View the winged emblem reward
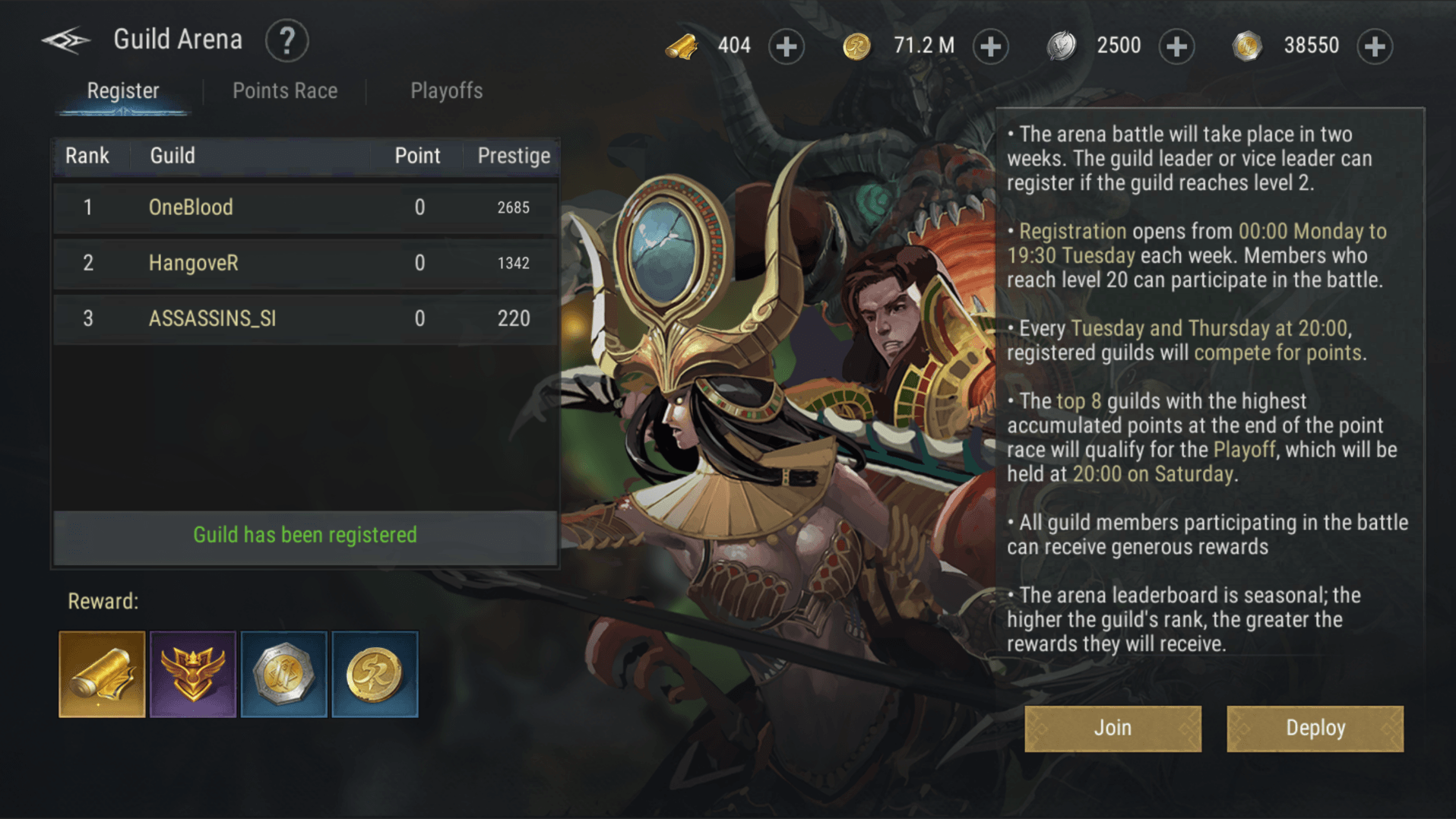Image resolution: width=1456 pixels, height=819 pixels. click(x=193, y=674)
